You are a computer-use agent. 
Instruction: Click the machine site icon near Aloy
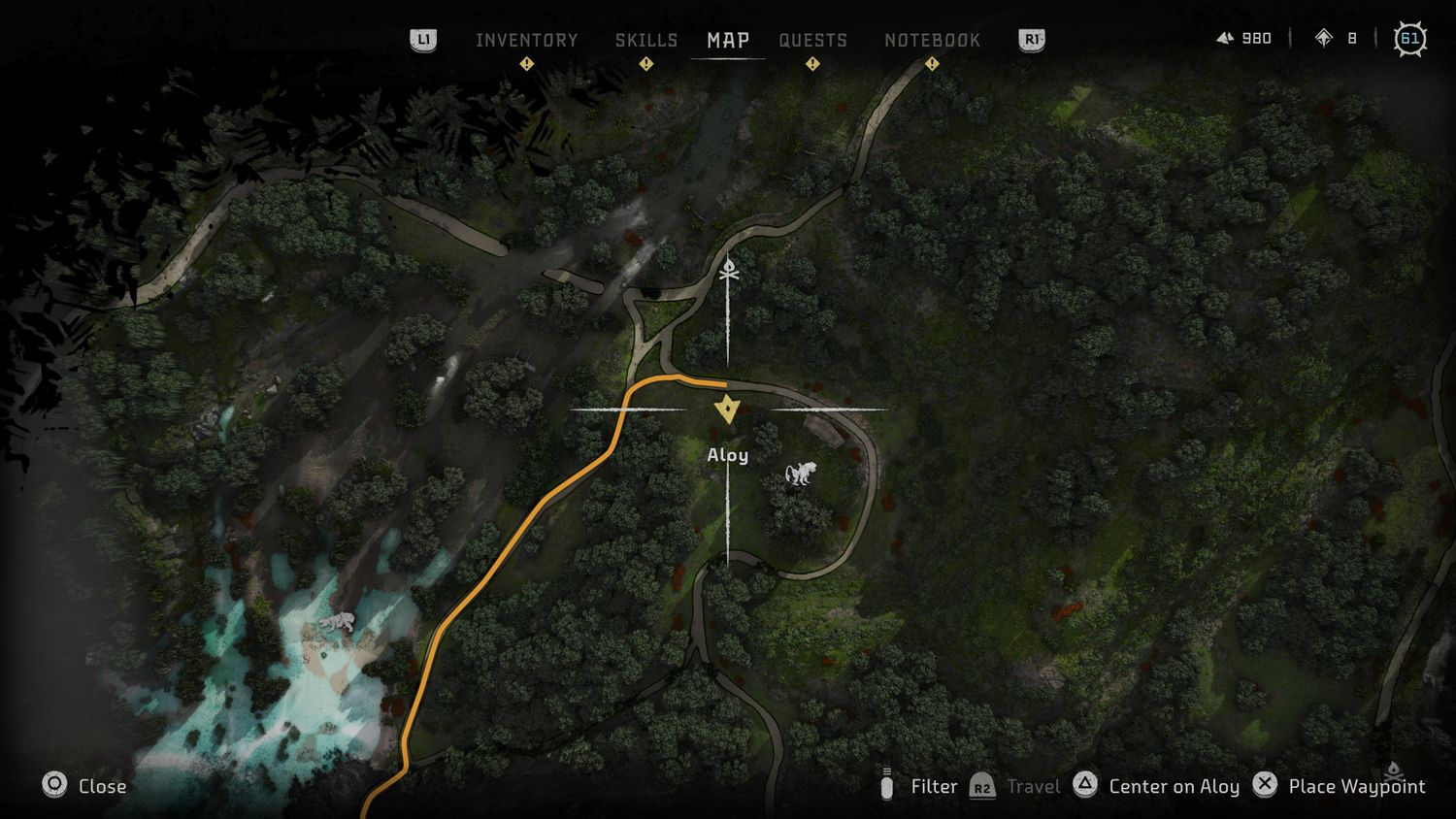coord(801,474)
